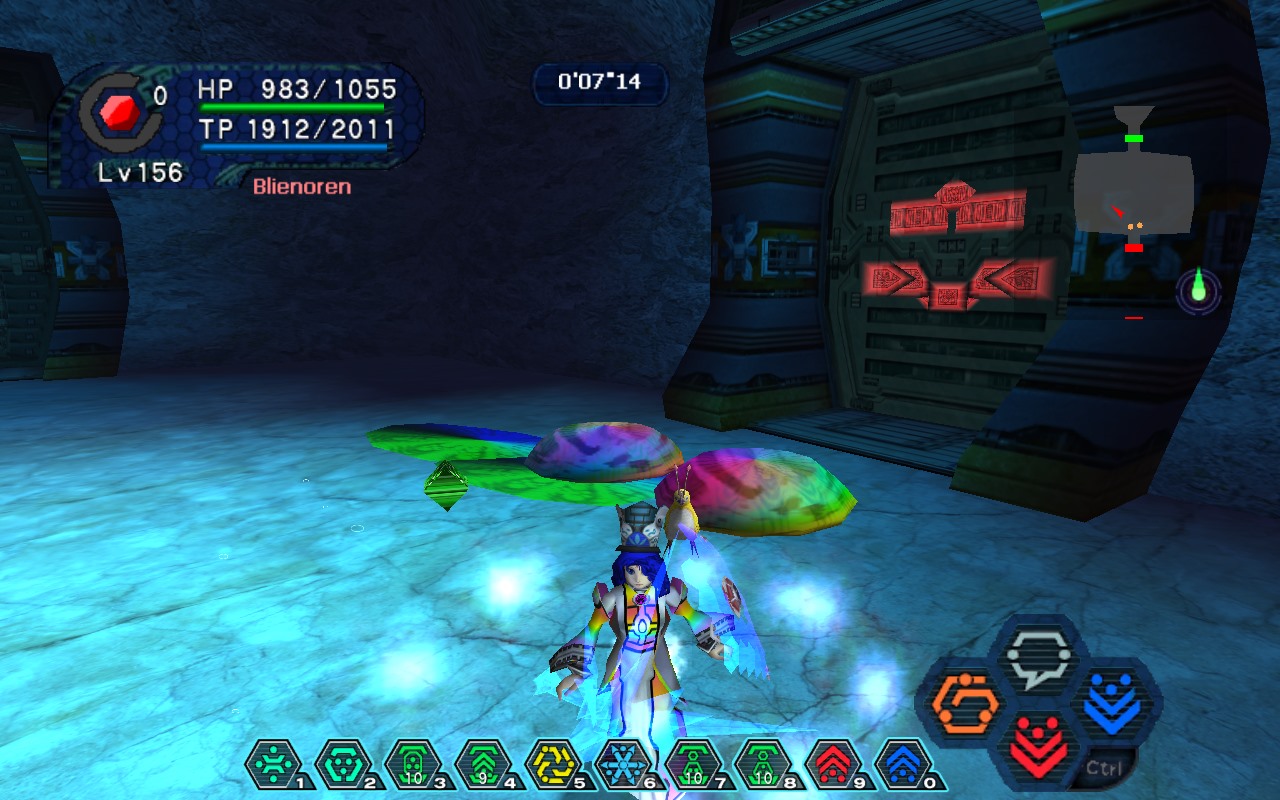Select the teal three-dot icon in hotbar slot 2
This screenshot has height=800, width=1280.
[x=344, y=765]
